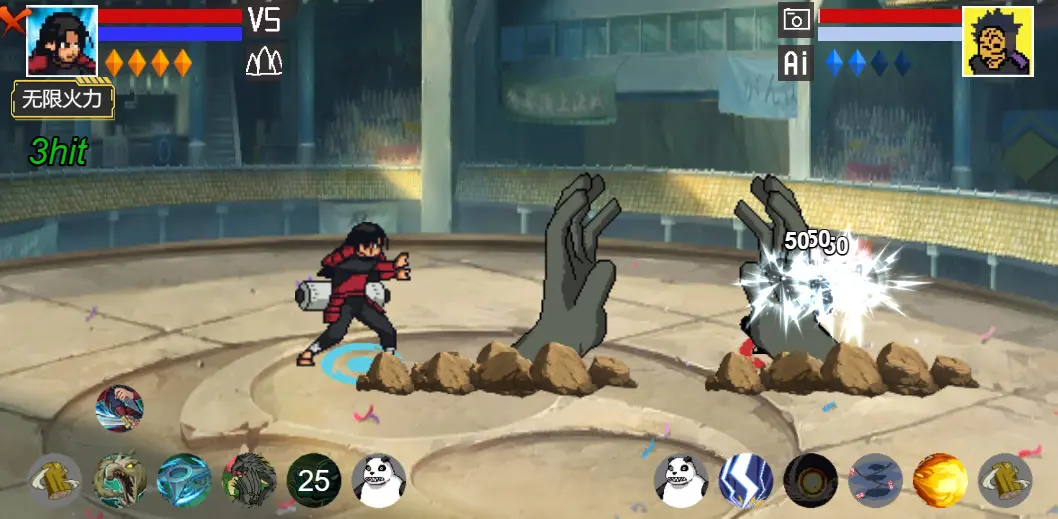Activate the blue lightning bolt skill

point(747,481)
